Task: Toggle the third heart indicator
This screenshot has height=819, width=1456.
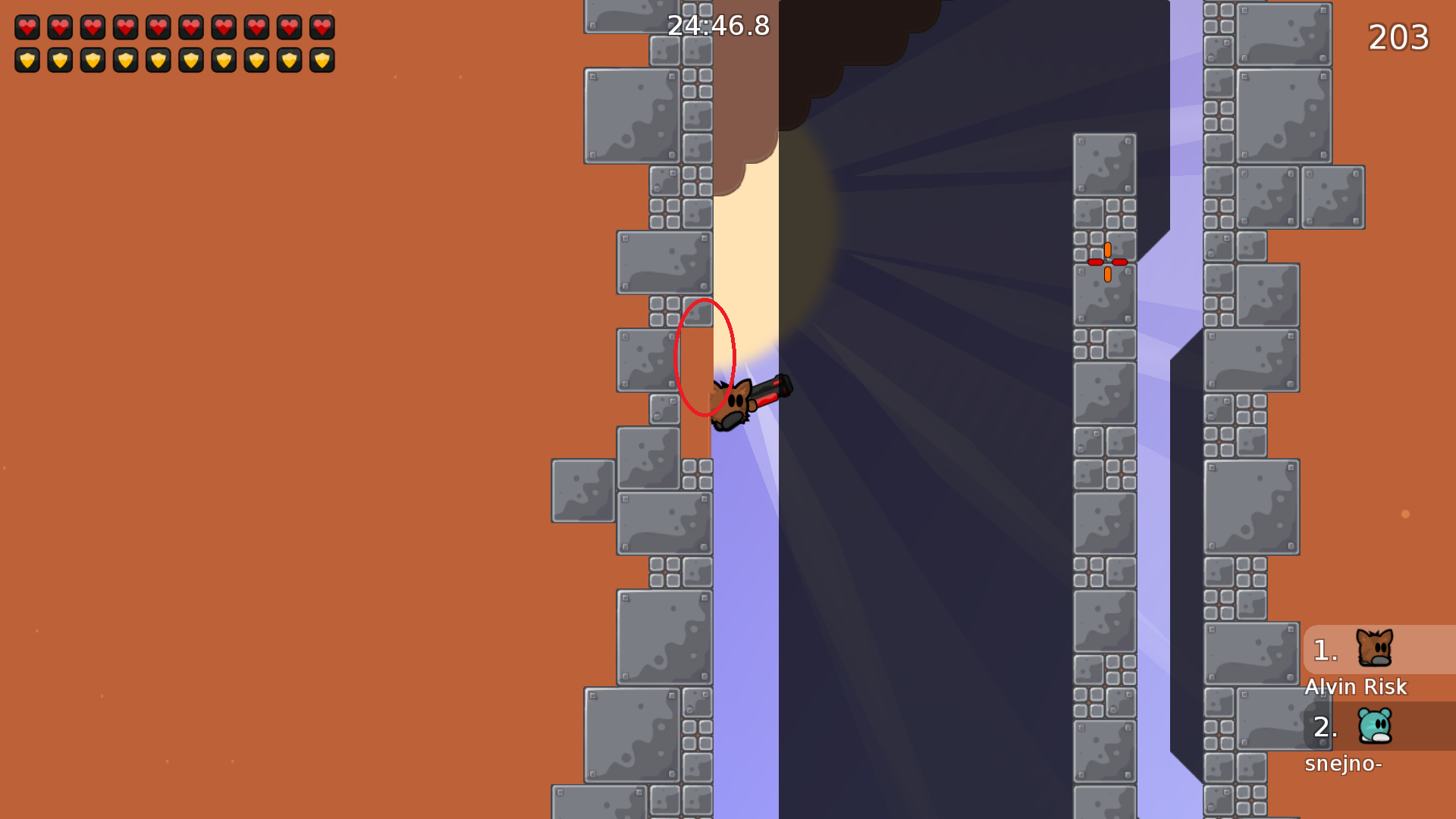Action: (x=92, y=28)
